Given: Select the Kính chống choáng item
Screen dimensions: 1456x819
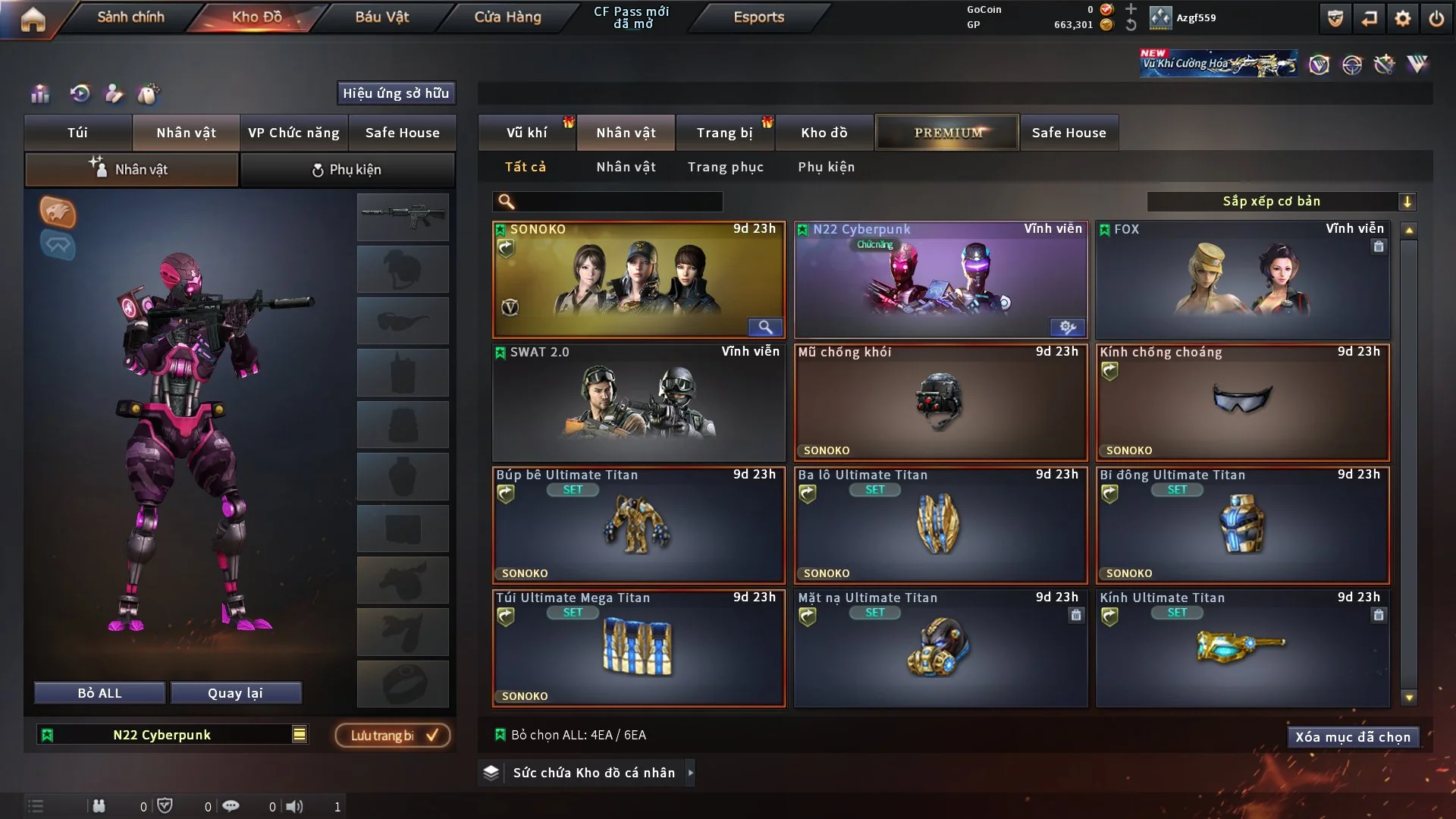Looking at the screenshot, I should (1242, 403).
